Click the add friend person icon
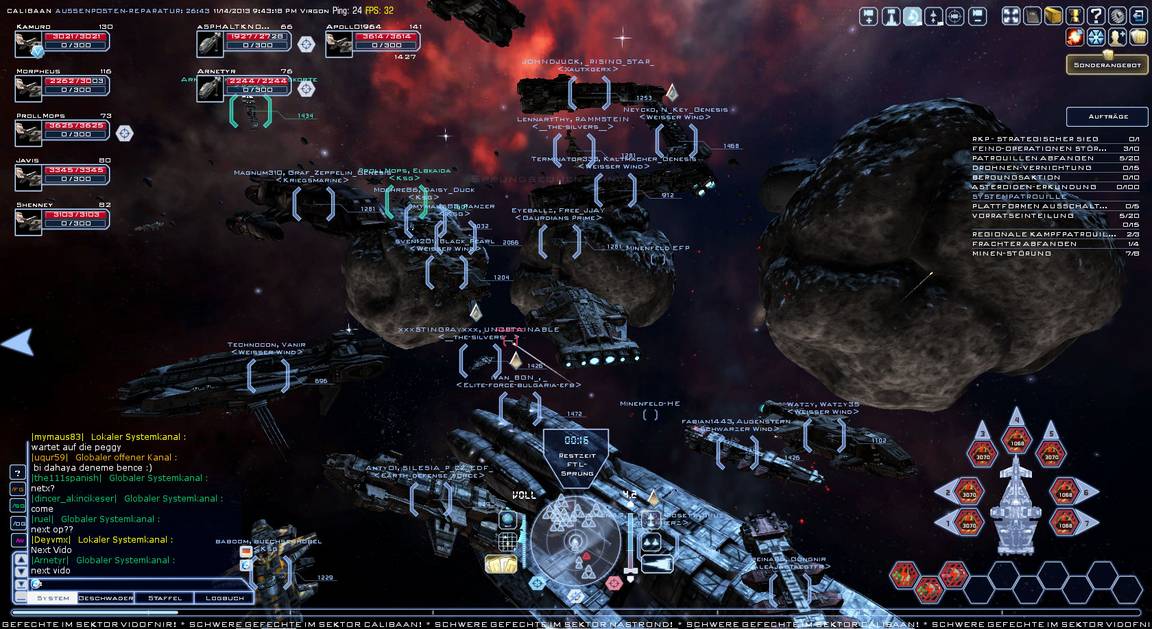1152x629 pixels. pyautogui.click(x=1117, y=38)
